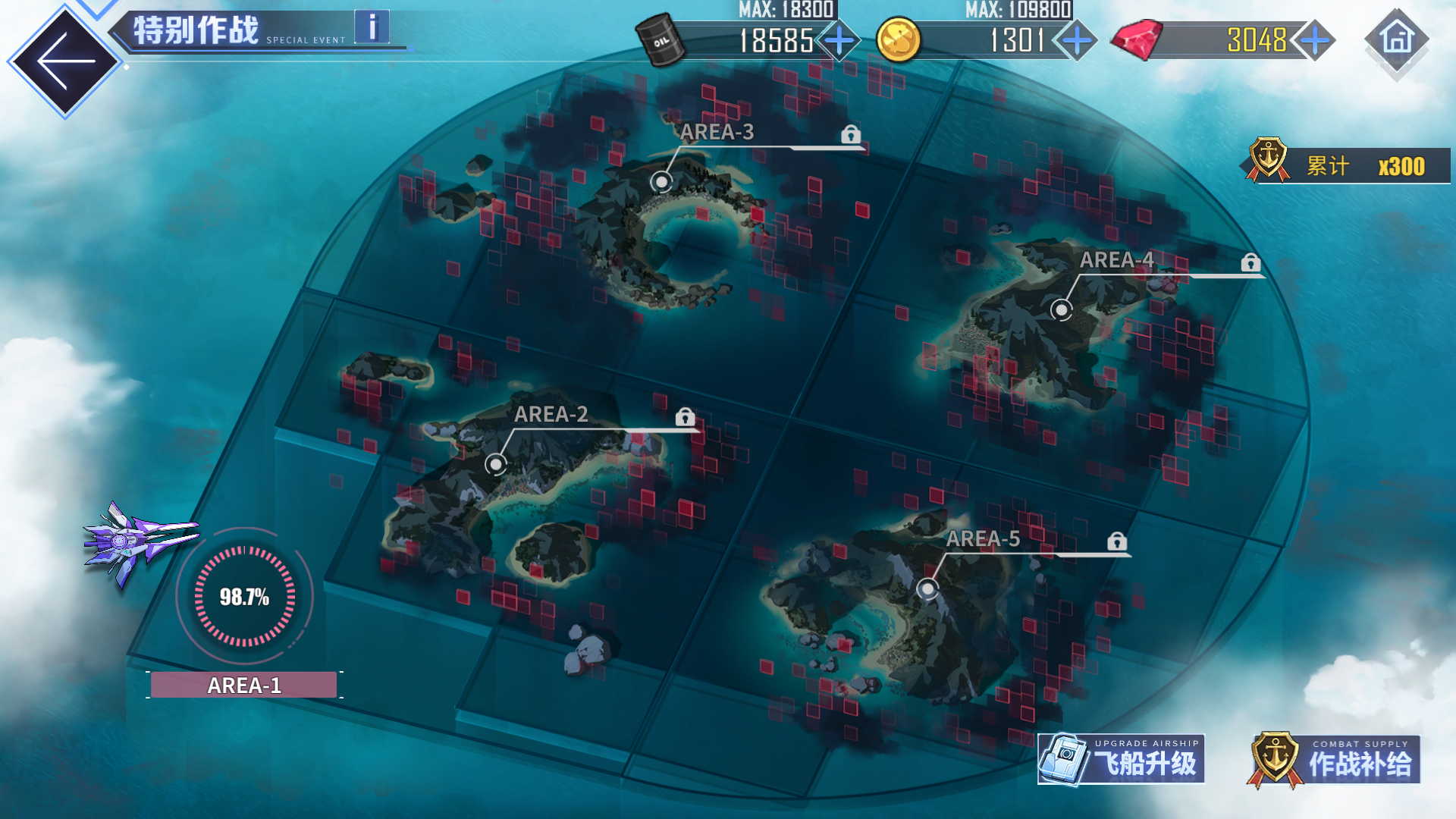Select the AREA-4 map marker
The width and height of the screenshot is (1456, 819).
(1061, 309)
